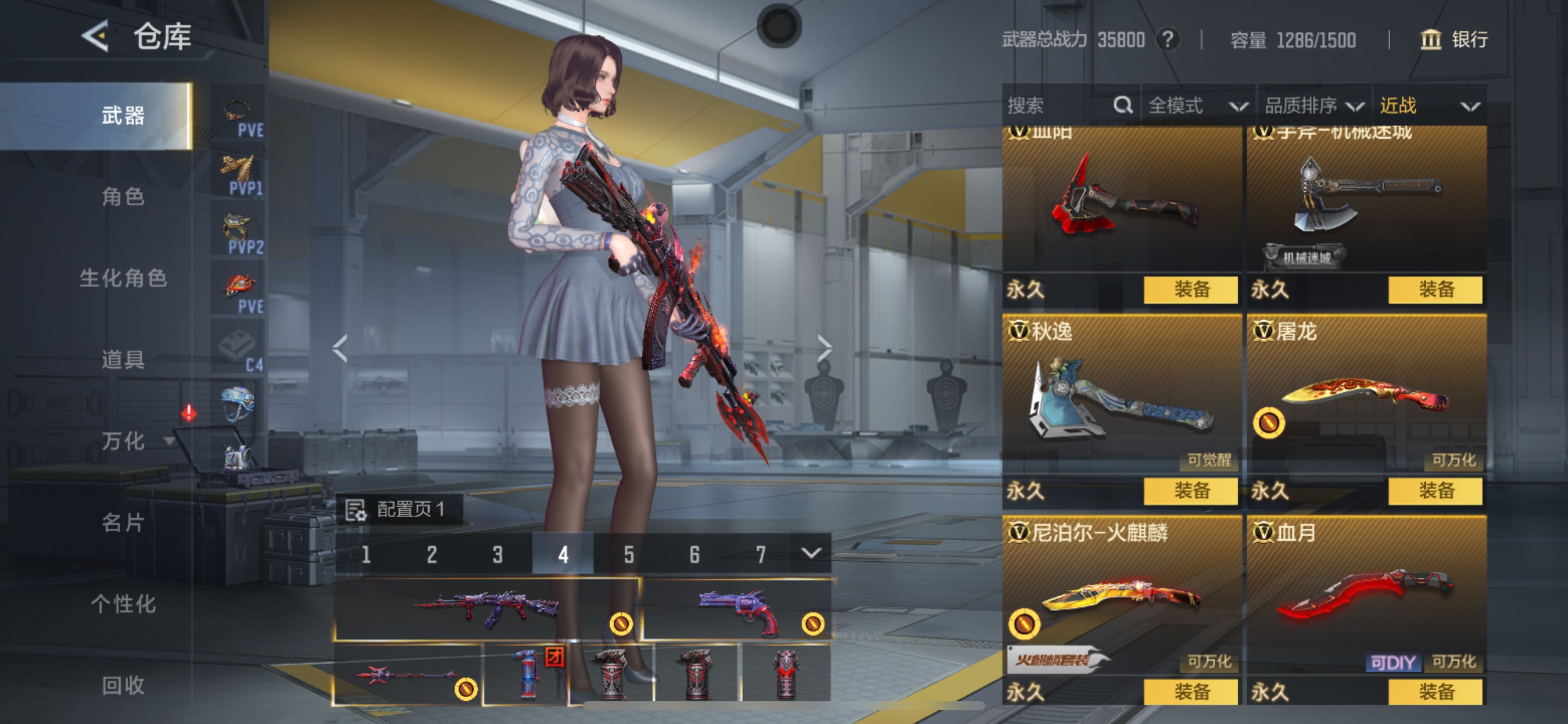Equip the 血月 knife

click(1434, 692)
